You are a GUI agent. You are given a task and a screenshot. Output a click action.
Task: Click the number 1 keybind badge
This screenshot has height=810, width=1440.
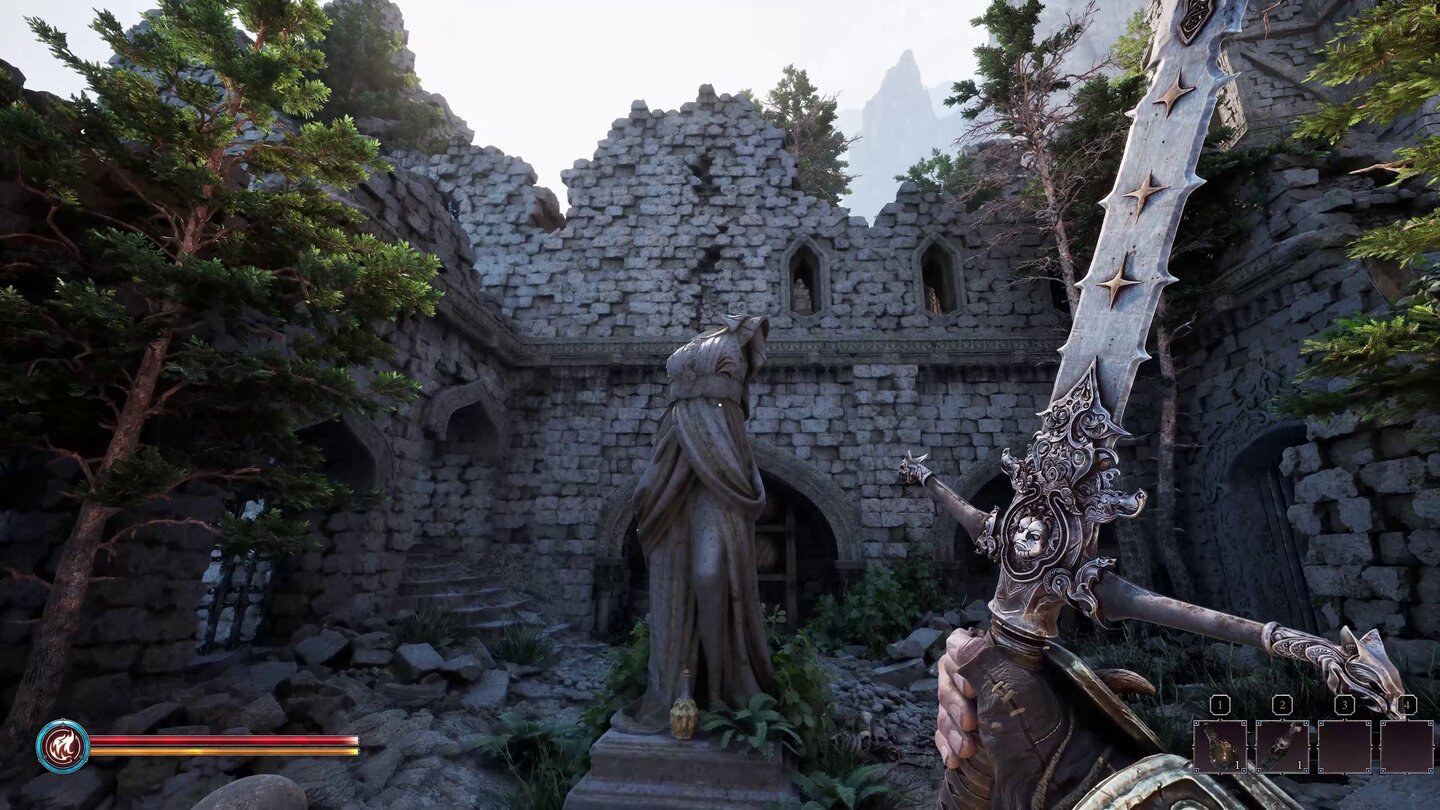tap(1220, 704)
